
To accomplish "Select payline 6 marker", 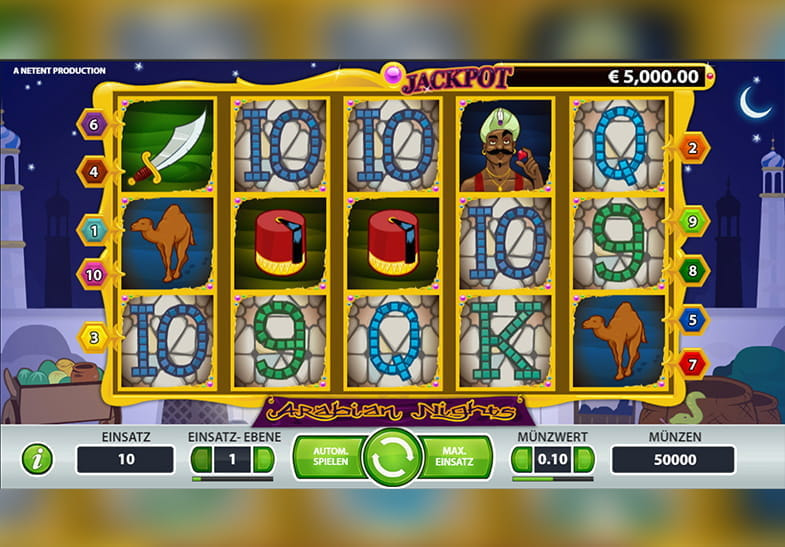I will point(93,125).
